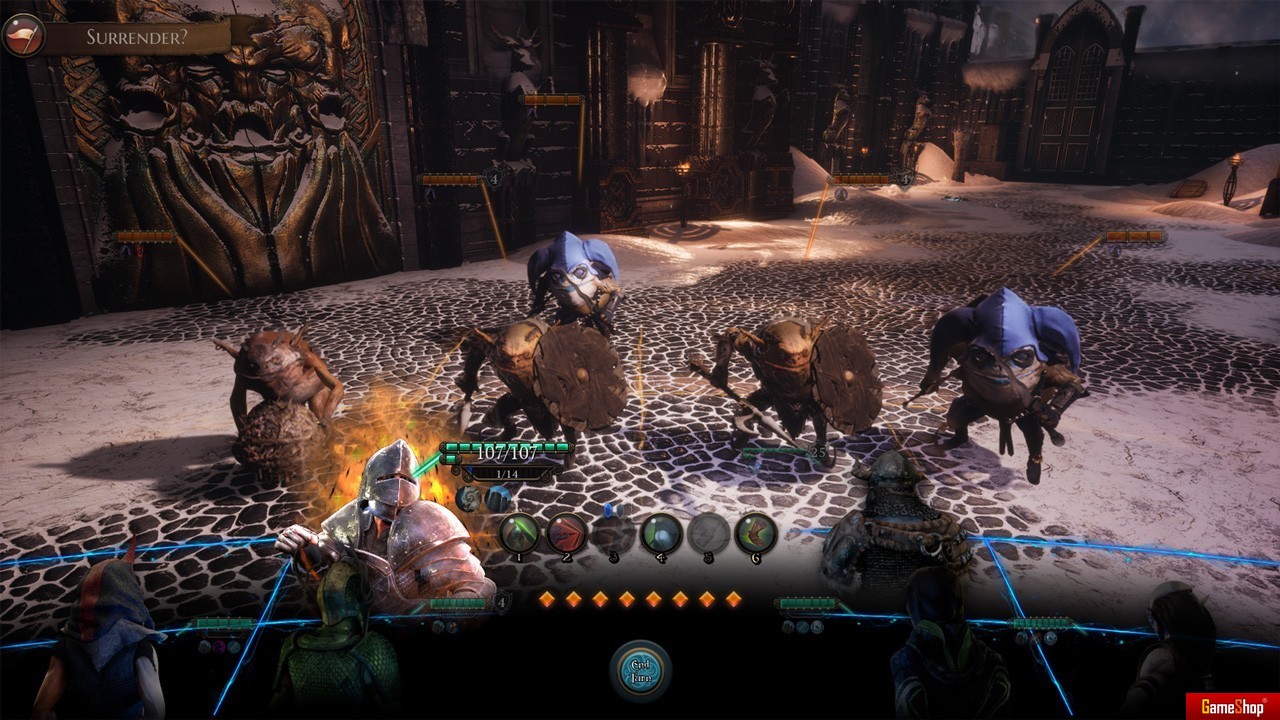The height and width of the screenshot is (720, 1280).
Task: Click the greyed-out ability slot 3
Action: [613, 533]
